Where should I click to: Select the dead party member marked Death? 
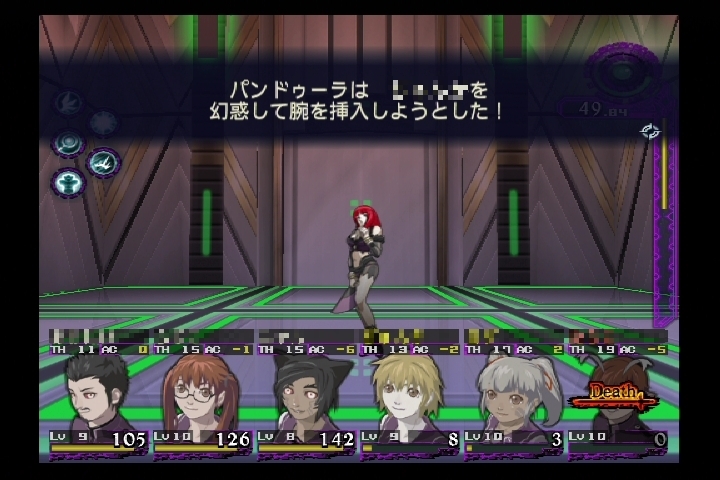point(615,396)
